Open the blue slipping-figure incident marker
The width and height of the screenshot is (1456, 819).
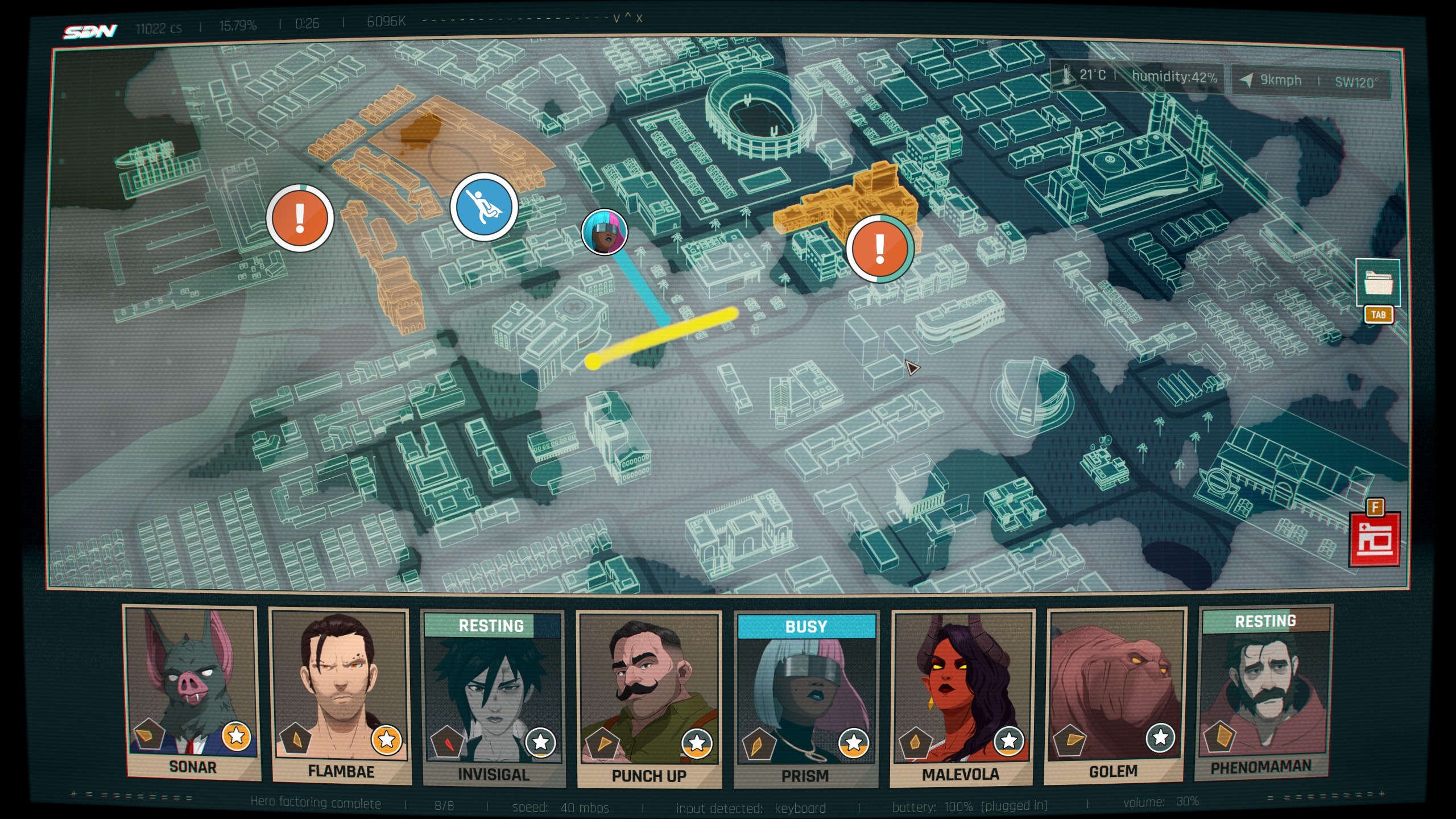(484, 207)
